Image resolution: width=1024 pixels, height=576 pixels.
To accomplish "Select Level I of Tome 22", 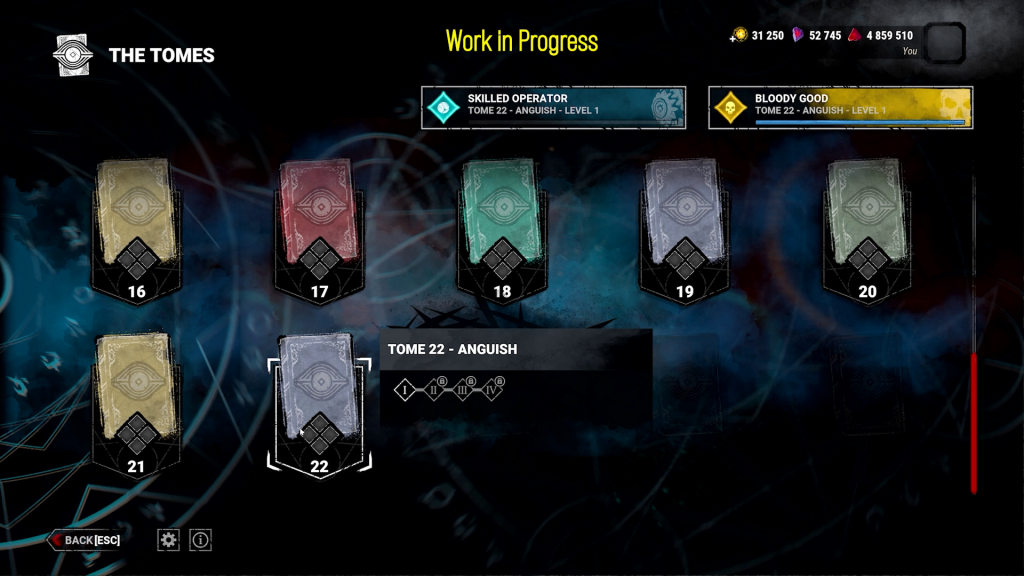I will click(405, 390).
